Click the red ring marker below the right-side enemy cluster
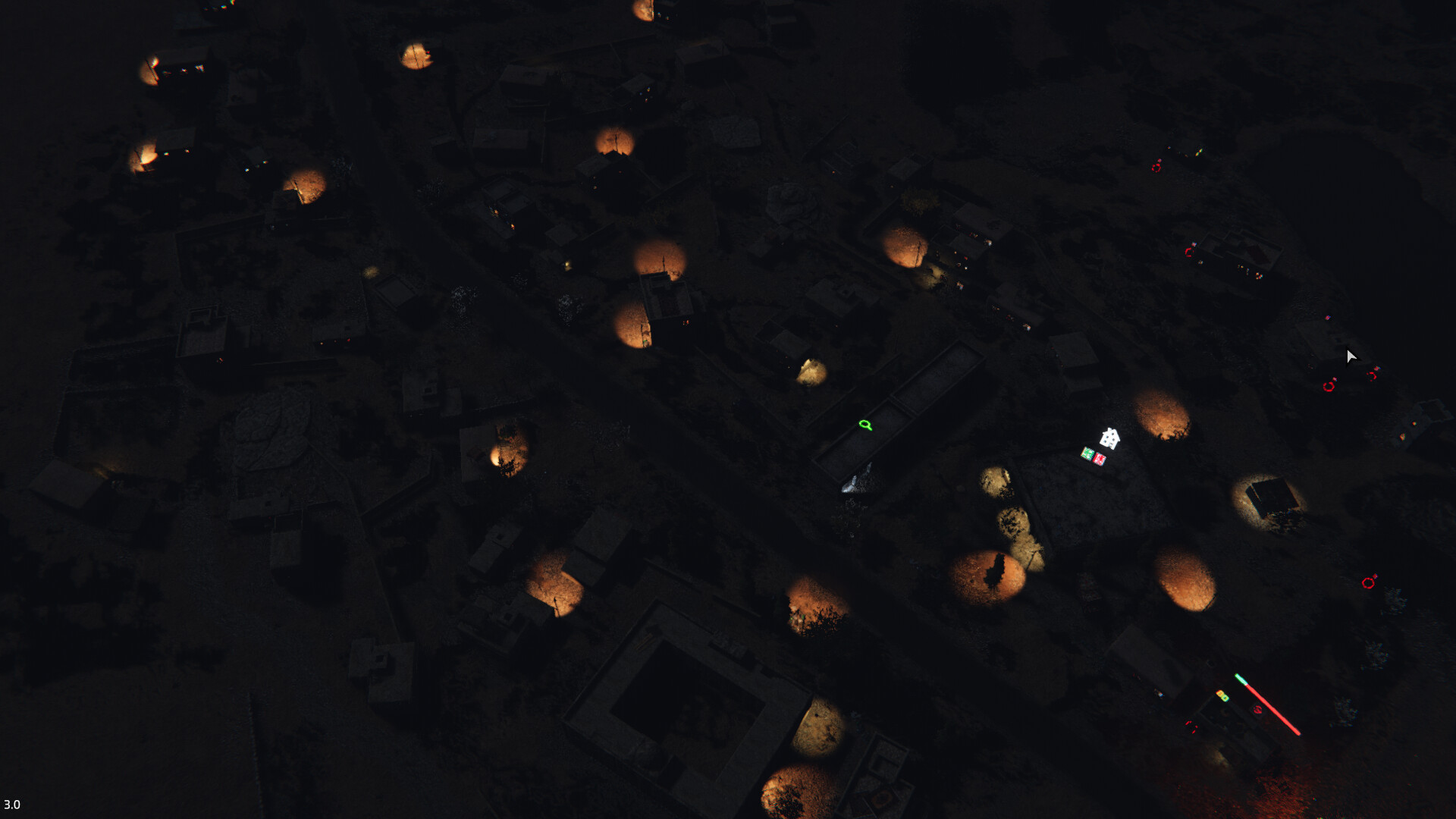 pos(1368,582)
